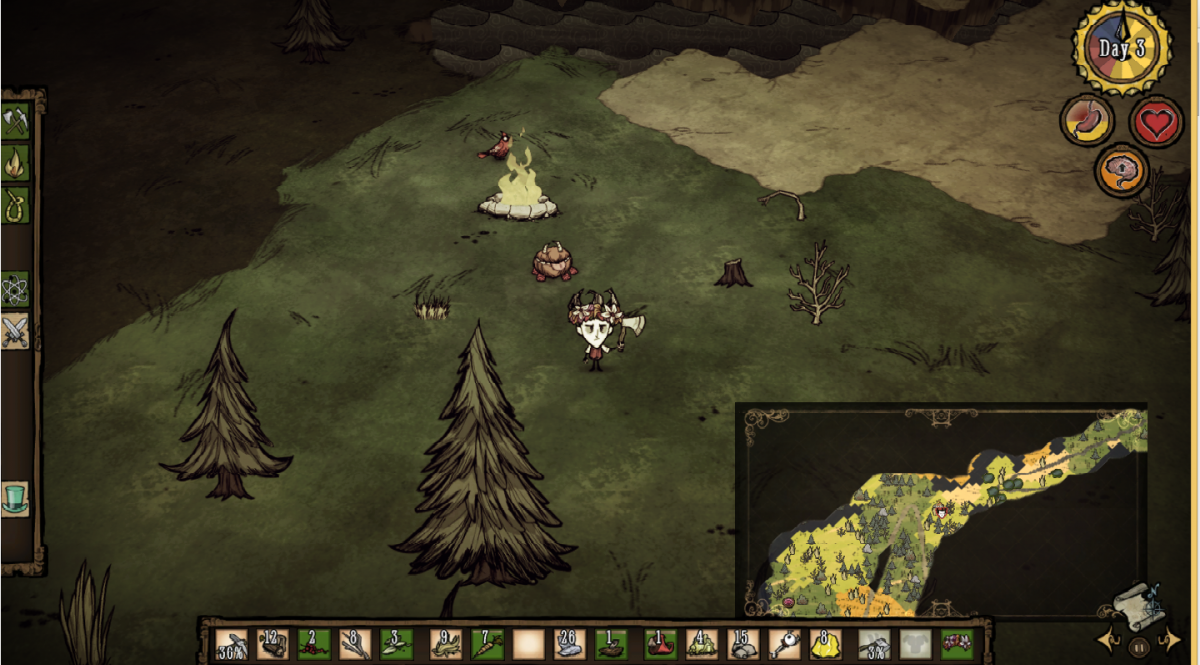
Task: Open the Tools crafting tab
Action: pos(15,121)
